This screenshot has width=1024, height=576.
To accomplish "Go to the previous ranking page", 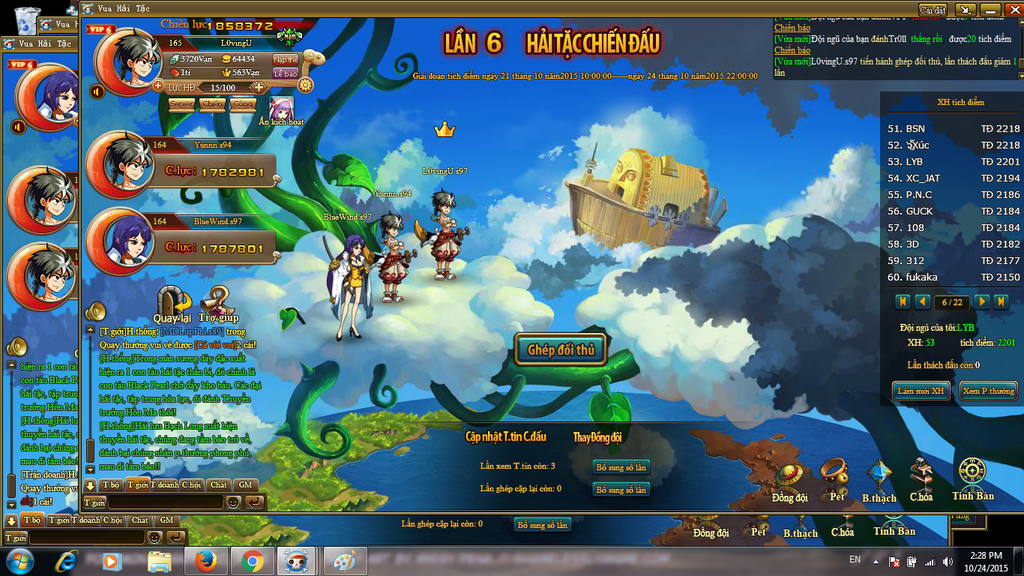I will pyautogui.click(x=921, y=301).
